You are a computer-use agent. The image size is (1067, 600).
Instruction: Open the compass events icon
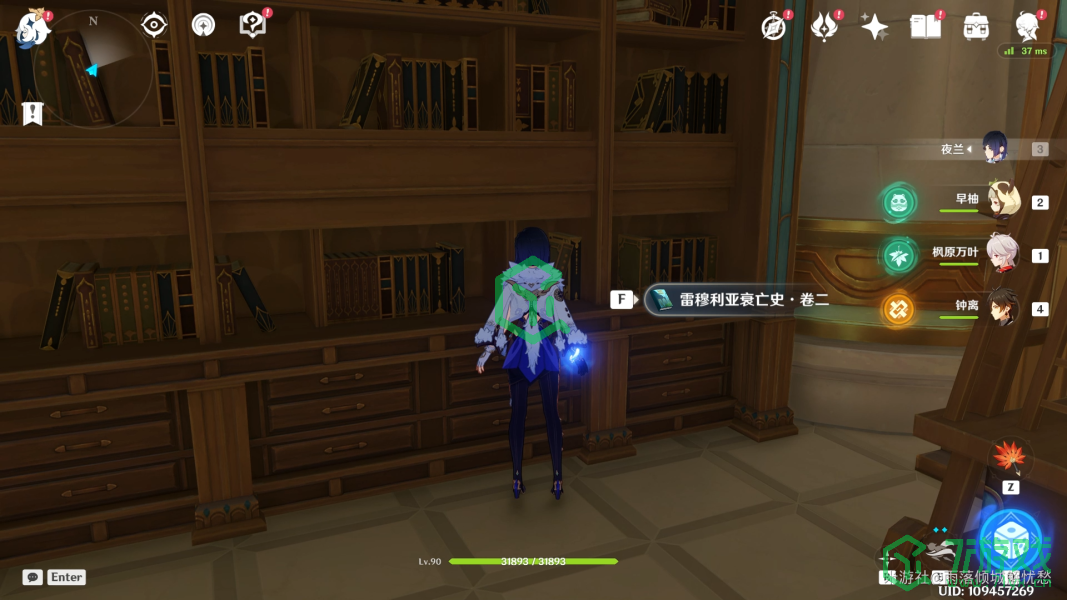click(773, 27)
